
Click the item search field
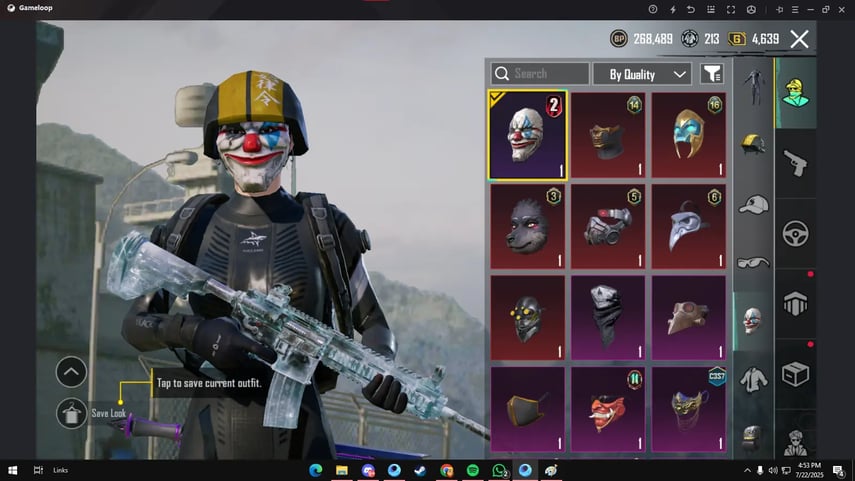(x=540, y=74)
